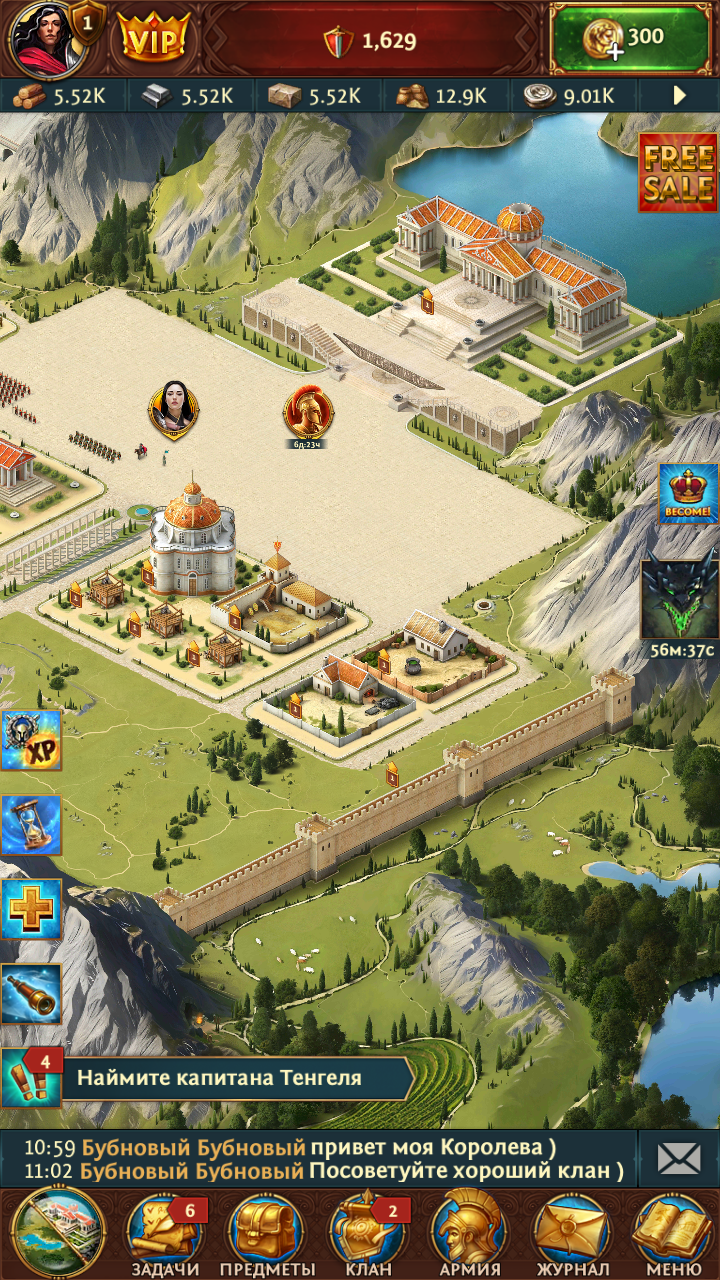720x1280 pixels.
Task: Open the hourglass speedup icon
Action: 31,825
